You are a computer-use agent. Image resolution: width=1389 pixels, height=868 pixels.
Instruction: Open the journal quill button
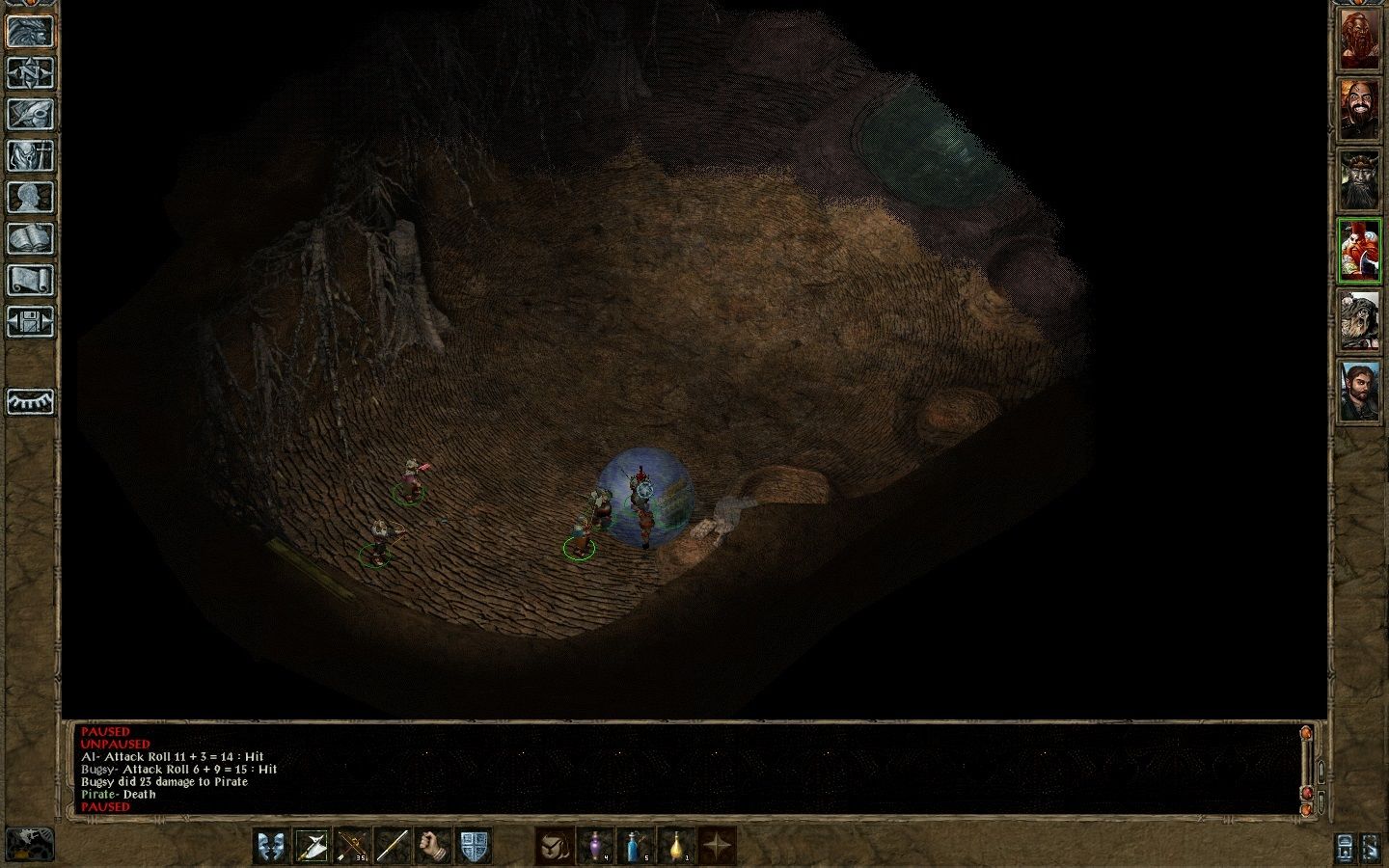(x=30, y=114)
